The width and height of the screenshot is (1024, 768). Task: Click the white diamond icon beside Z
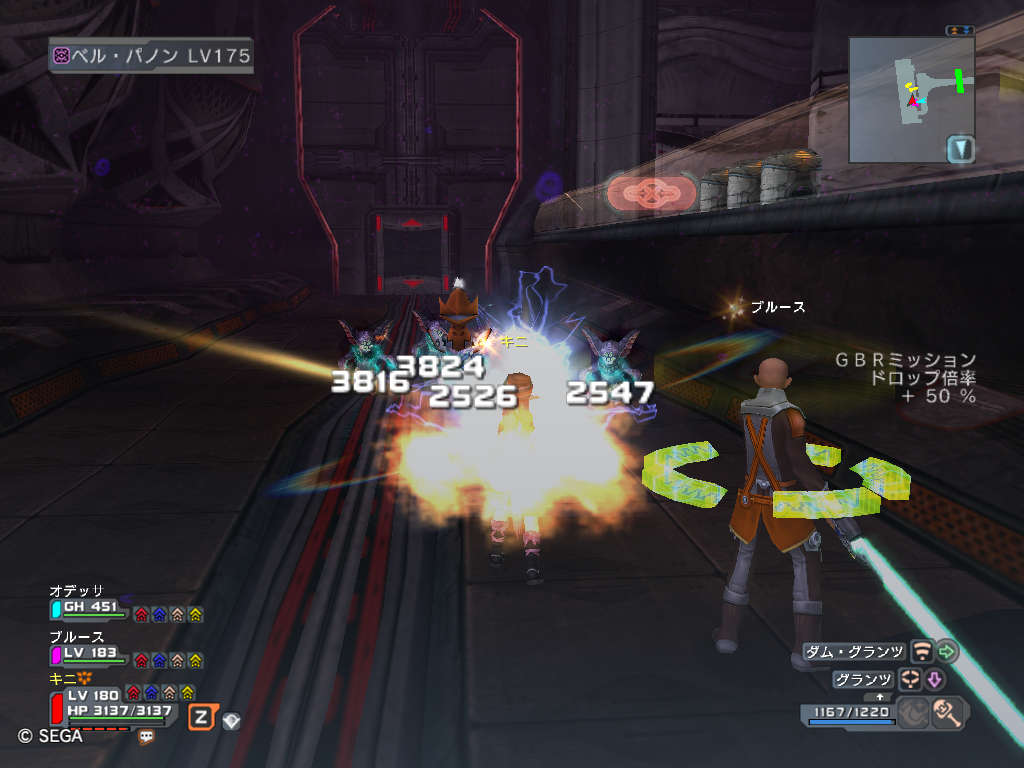pyautogui.click(x=231, y=720)
